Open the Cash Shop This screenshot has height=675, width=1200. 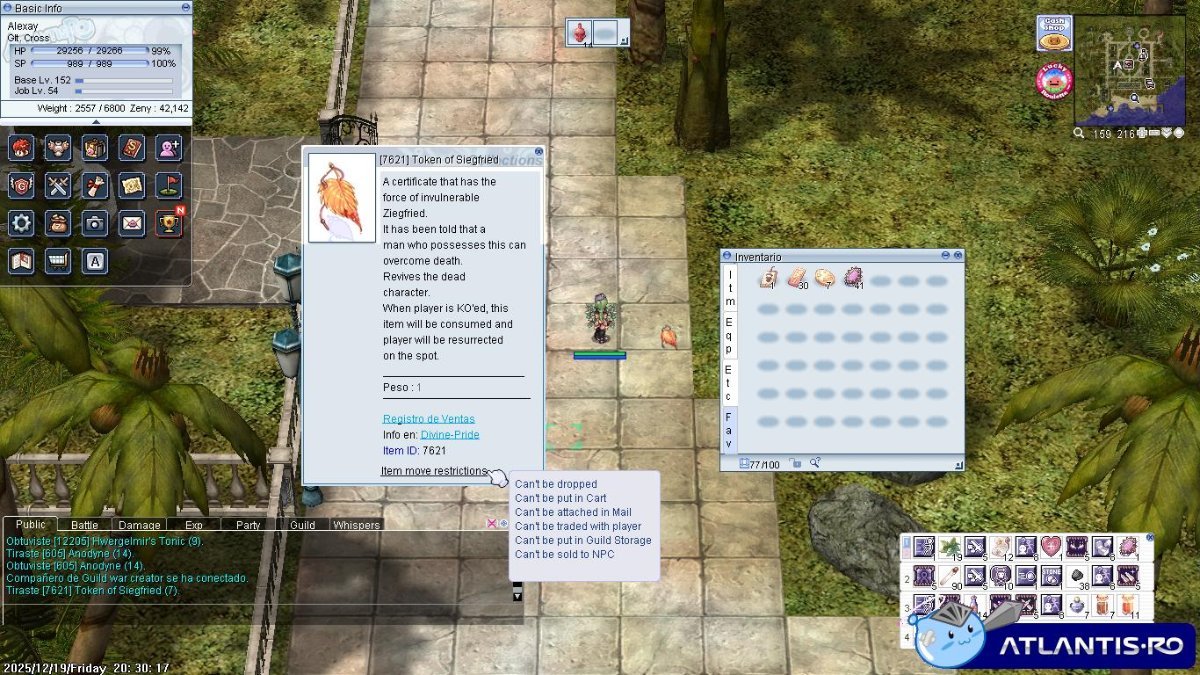point(1054,33)
